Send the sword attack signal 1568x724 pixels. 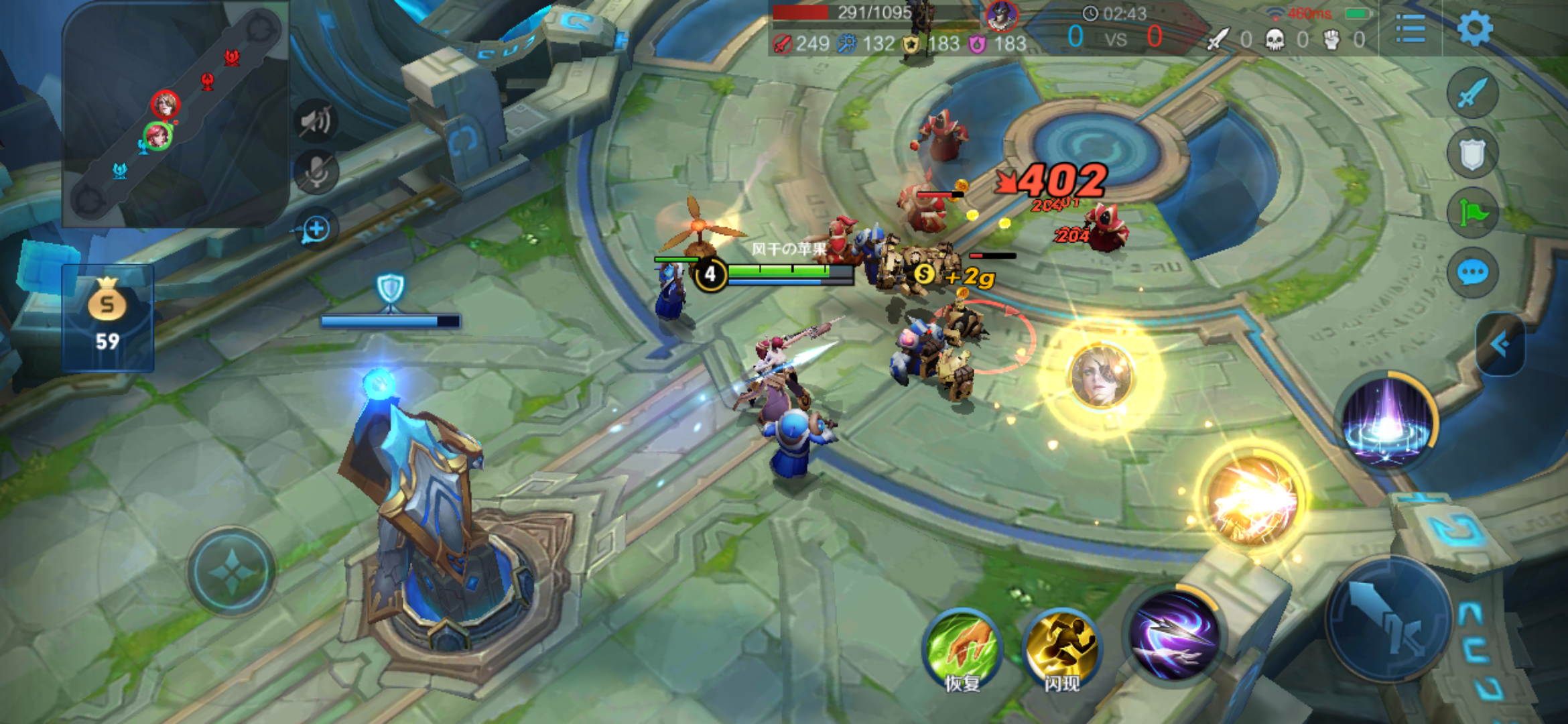pos(1472,93)
